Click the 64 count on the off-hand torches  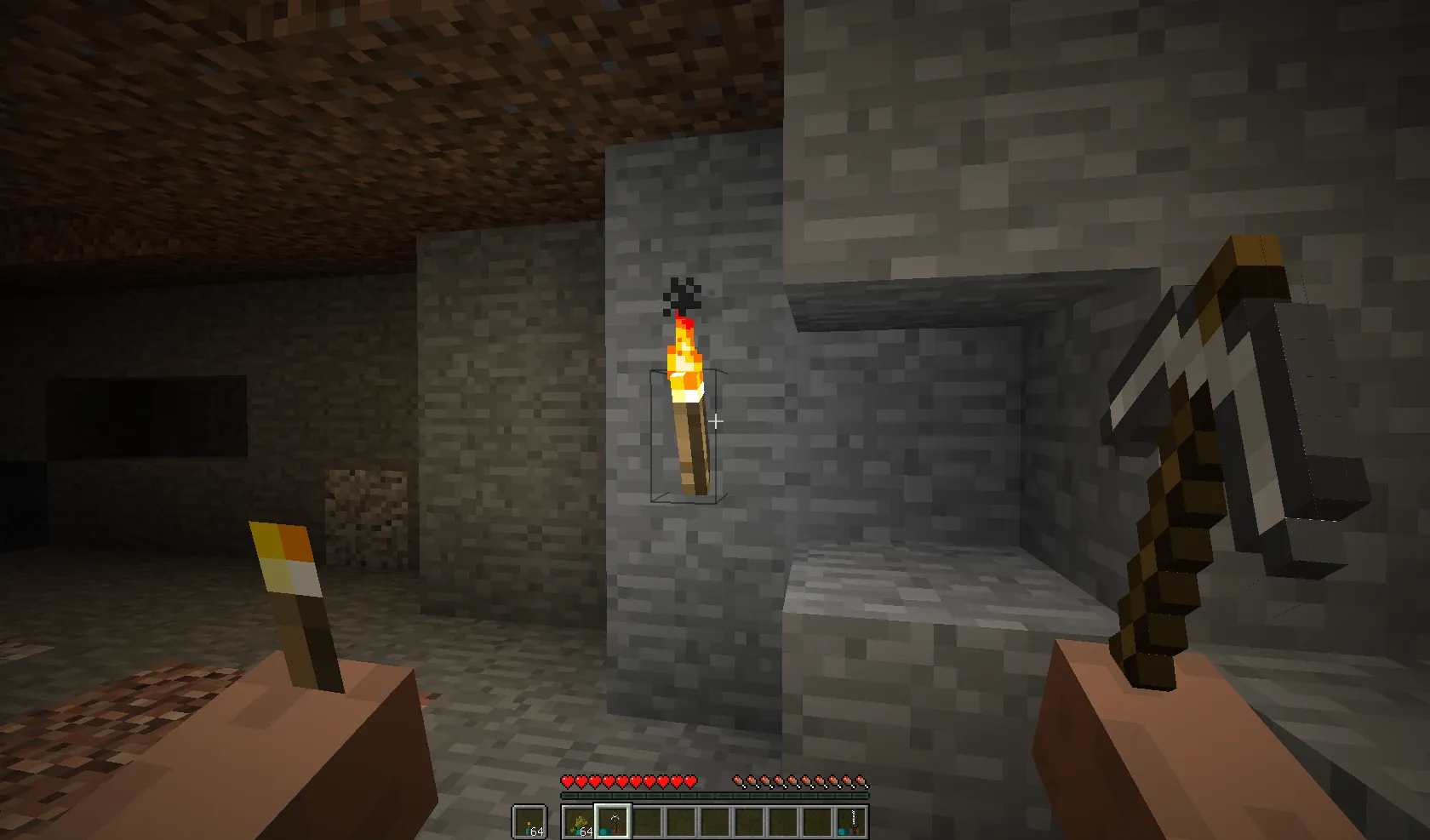538,831
